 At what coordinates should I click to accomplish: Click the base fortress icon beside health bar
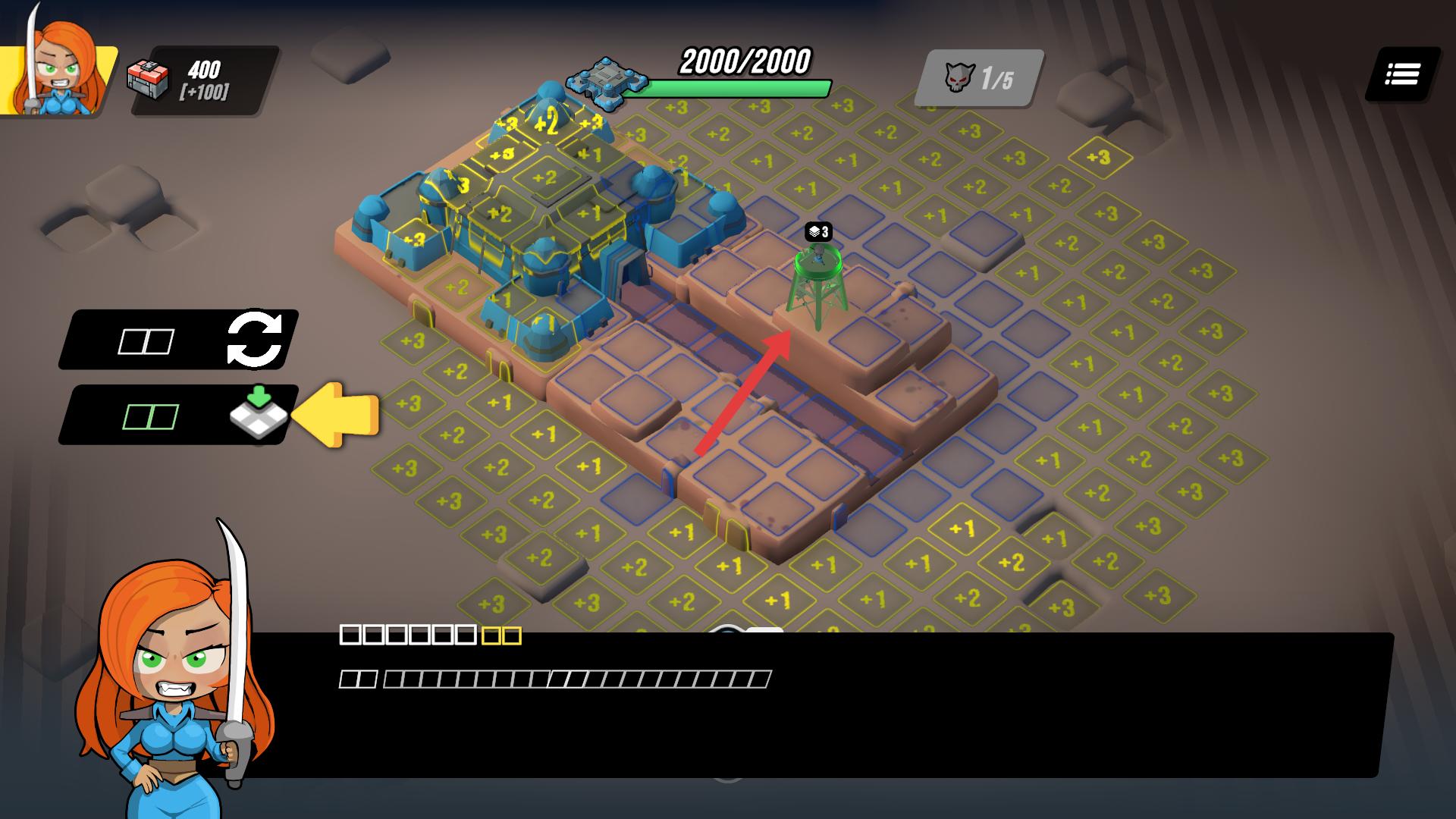[x=606, y=81]
